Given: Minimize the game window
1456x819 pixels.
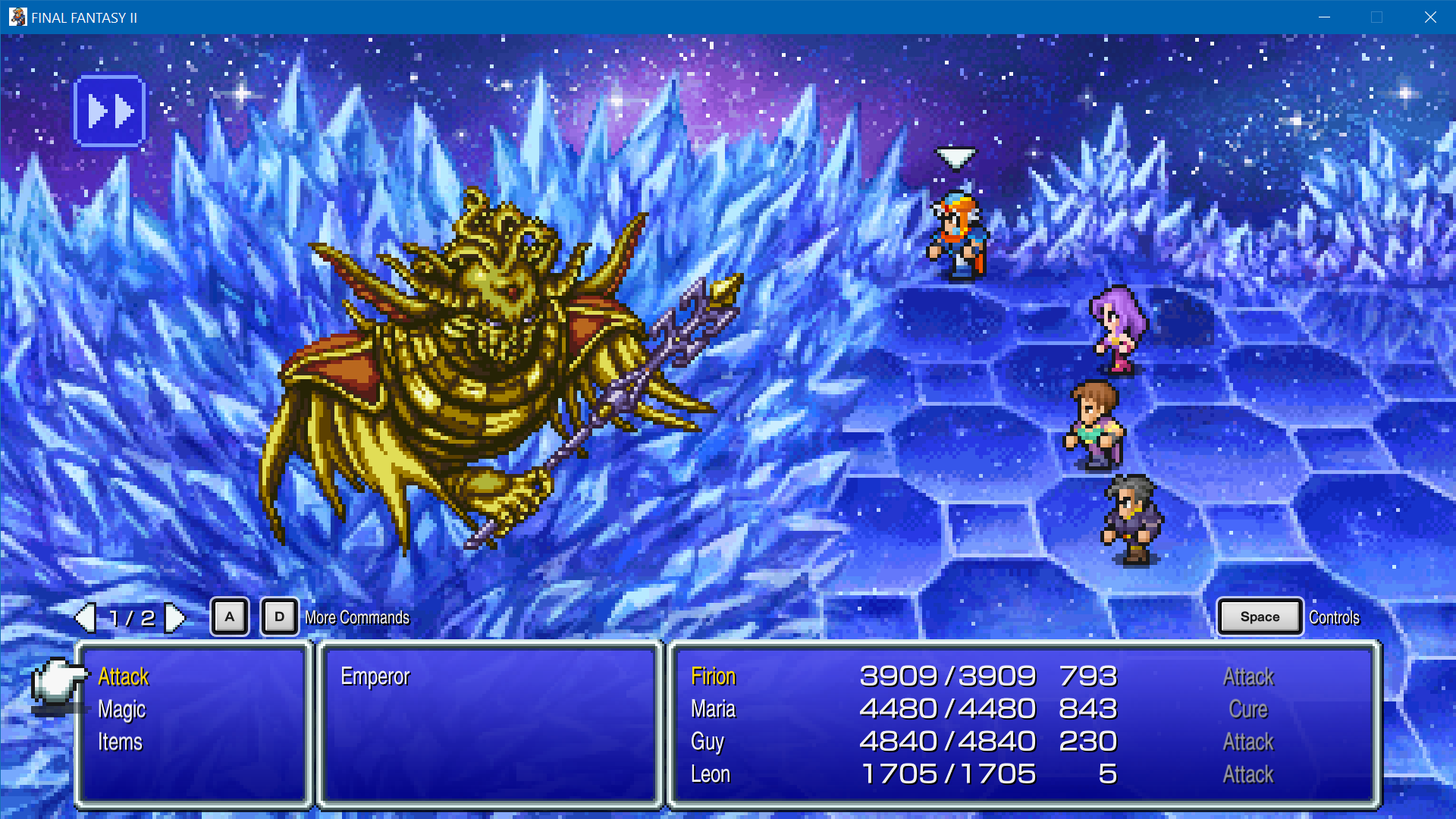Looking at the screenshot, I should 1324,17.
